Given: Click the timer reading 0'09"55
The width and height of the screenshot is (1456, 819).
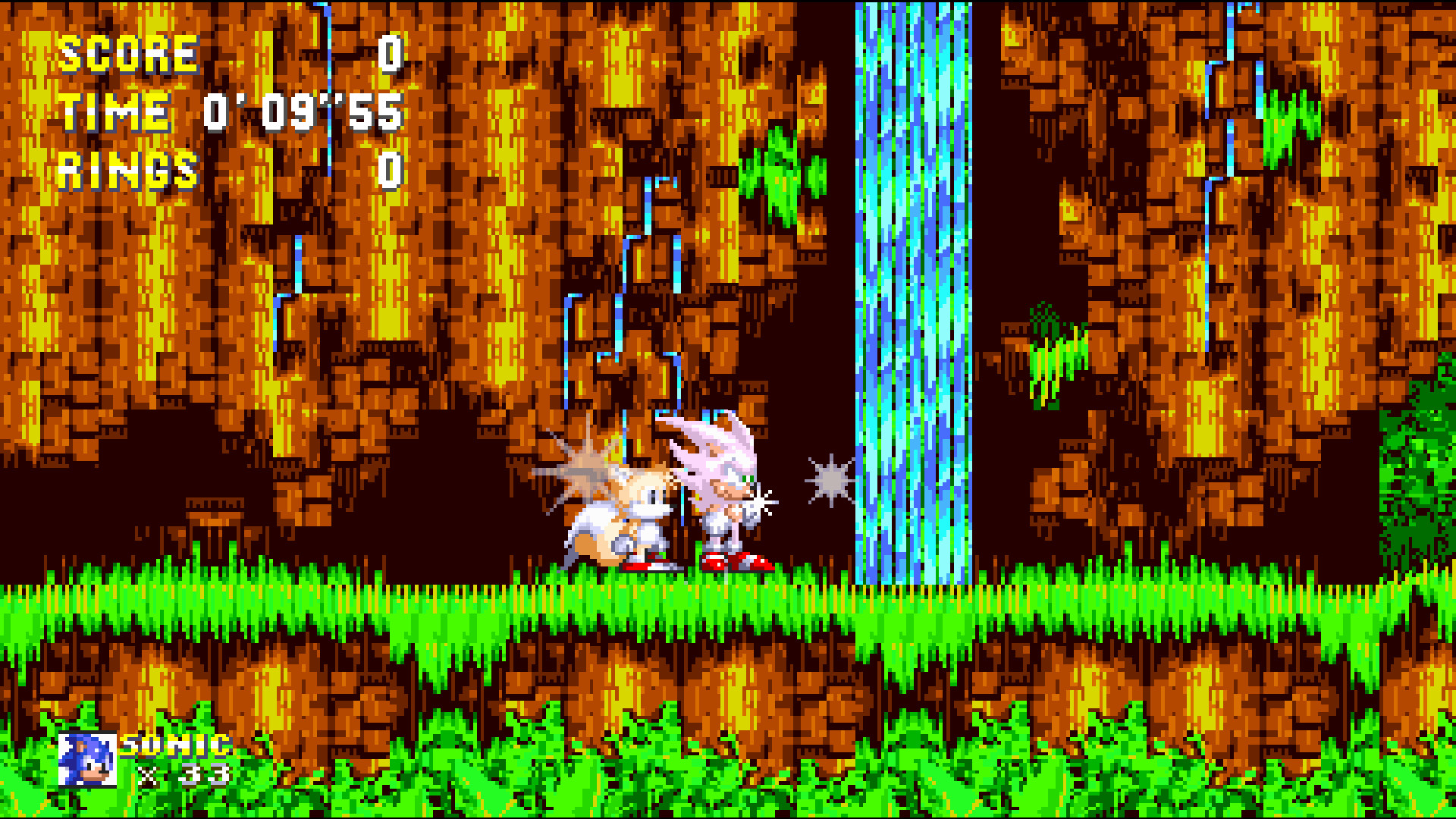Looking at the screenshot, I should [303, 114].
